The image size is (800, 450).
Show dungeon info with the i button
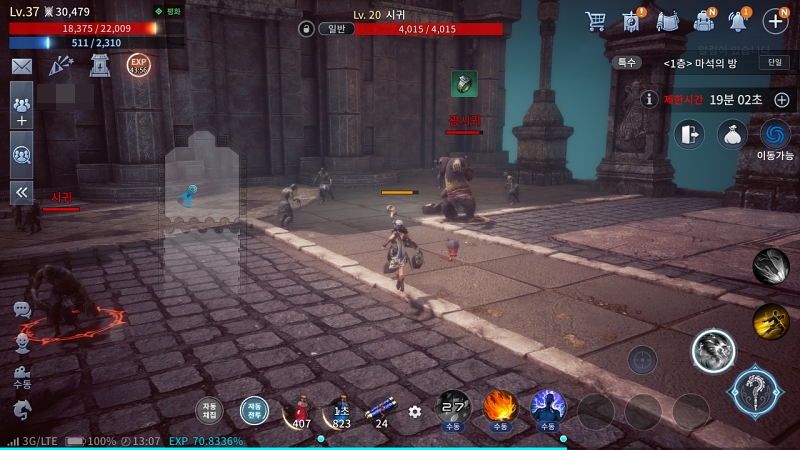pyautogui.click(x=650, y=99)
